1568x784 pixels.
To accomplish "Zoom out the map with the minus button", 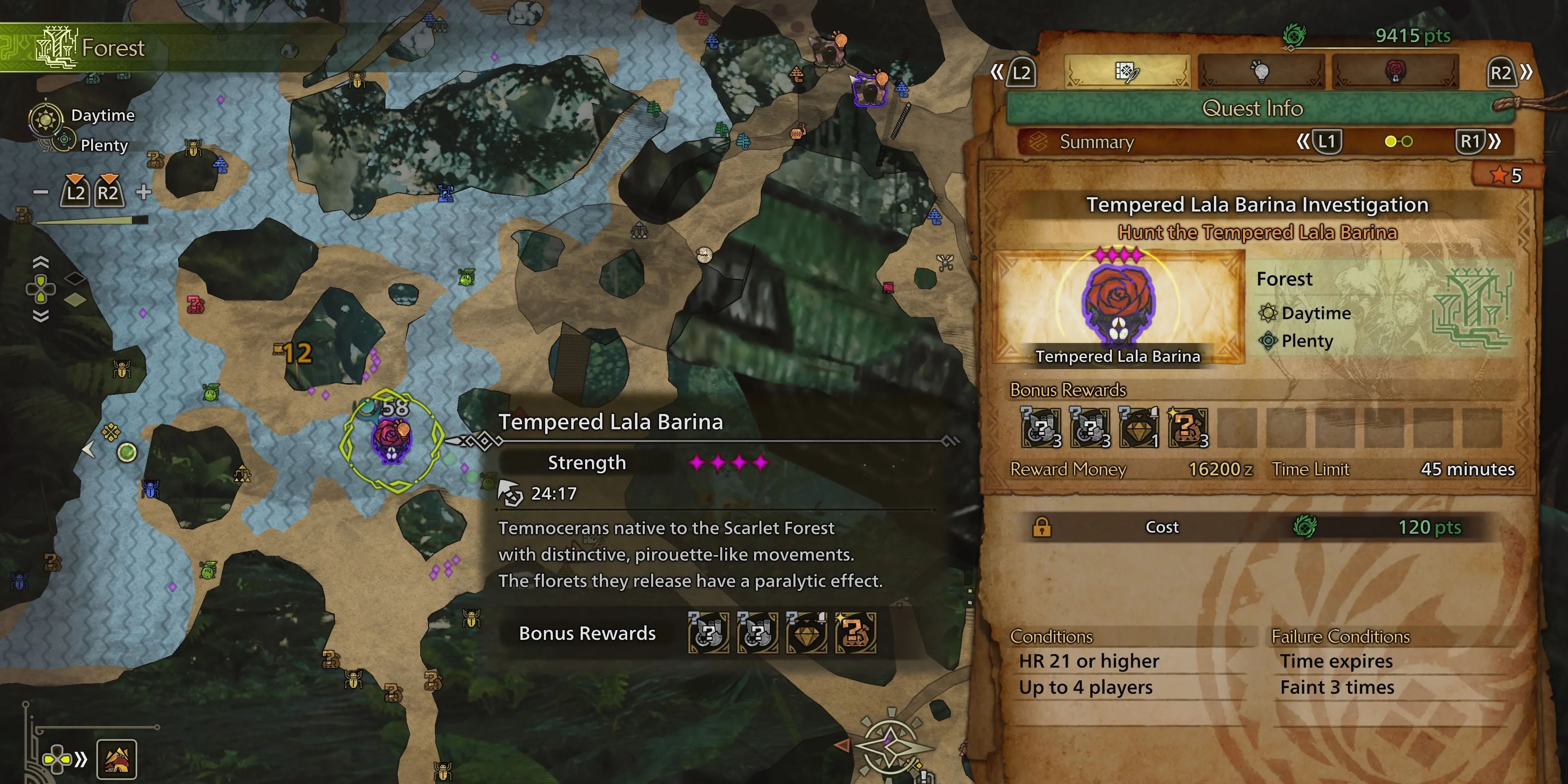I will (41, 192).
